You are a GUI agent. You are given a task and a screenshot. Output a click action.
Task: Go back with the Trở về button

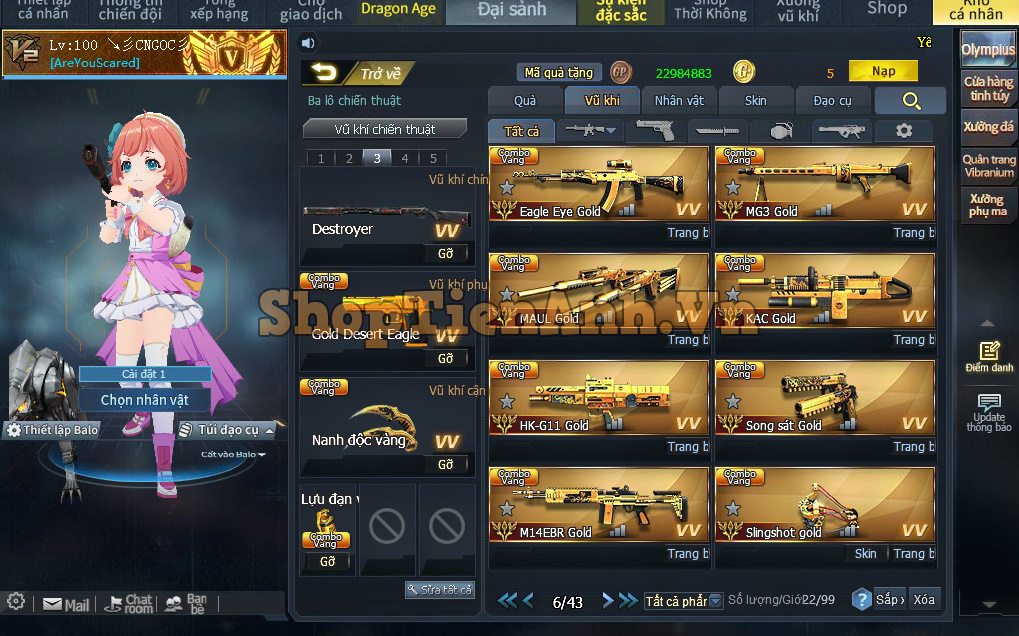point(357,73)
